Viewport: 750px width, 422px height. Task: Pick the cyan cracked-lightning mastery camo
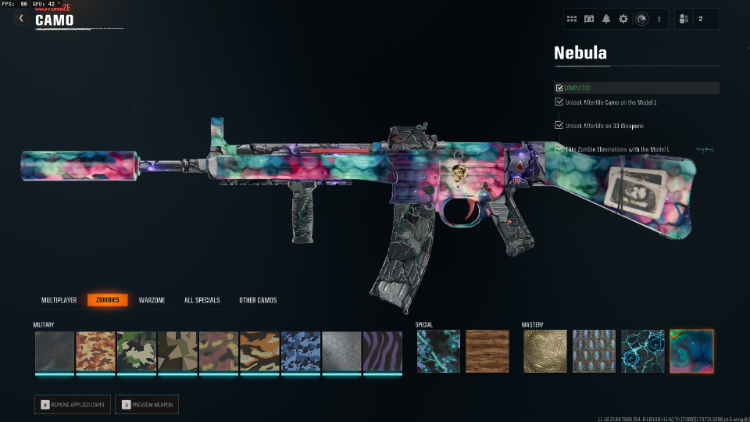click(x=642, y=351)
